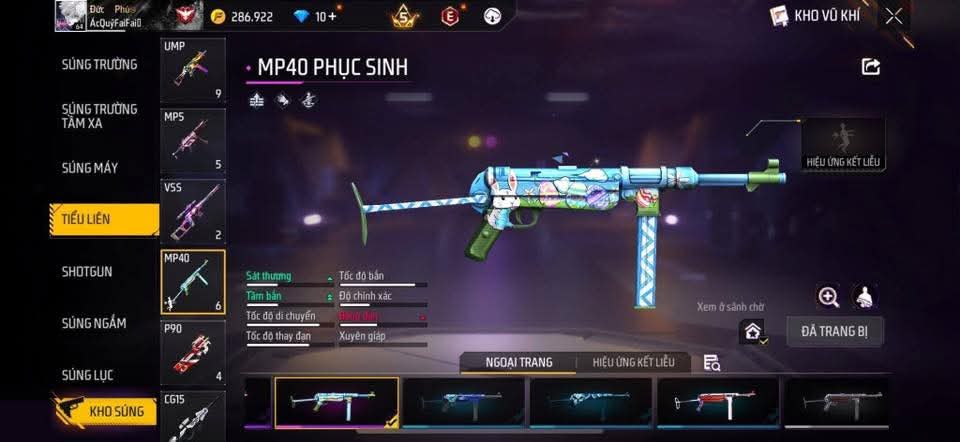Open the Súng Trường Tầm Xa category
This screenshot has width=960, height=442.
[x=99, y=115]
